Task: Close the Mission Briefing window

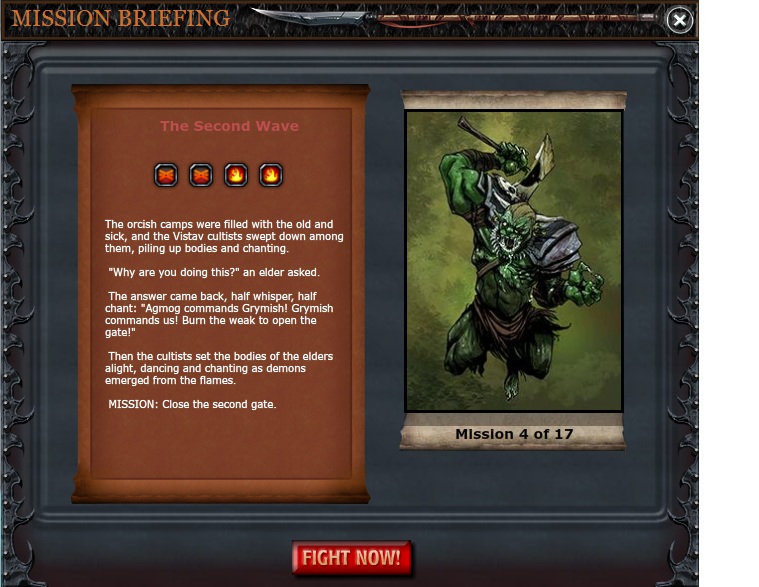Action: coord(679,20)
